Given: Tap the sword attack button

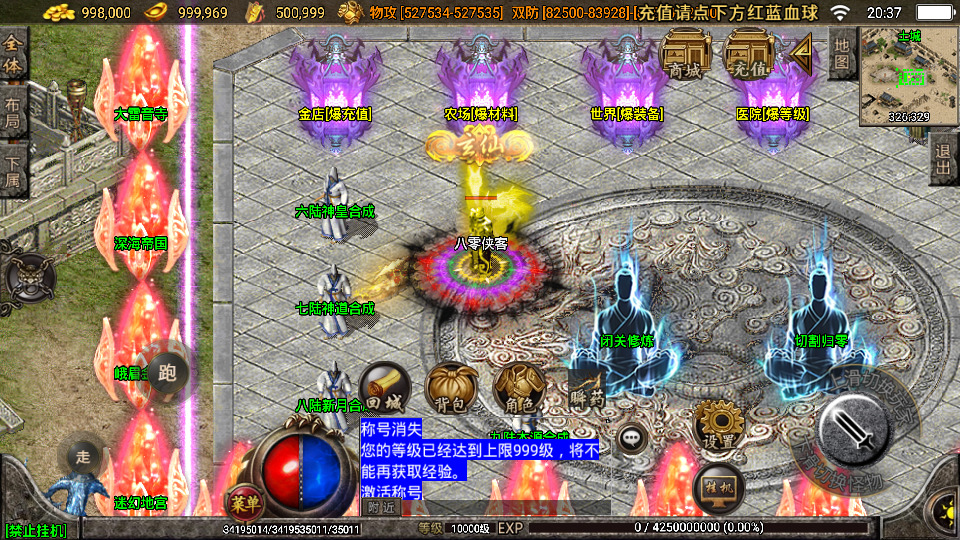Looking at the screenshot, I should (855, 432).
